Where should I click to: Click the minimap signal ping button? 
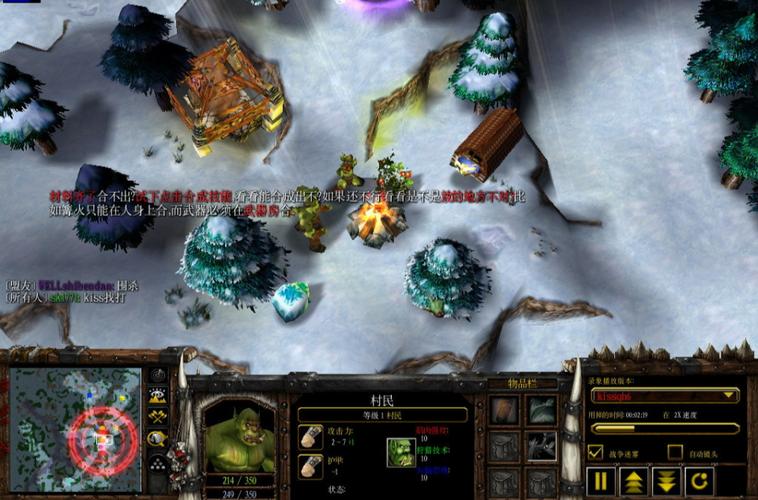coord(158,376)
